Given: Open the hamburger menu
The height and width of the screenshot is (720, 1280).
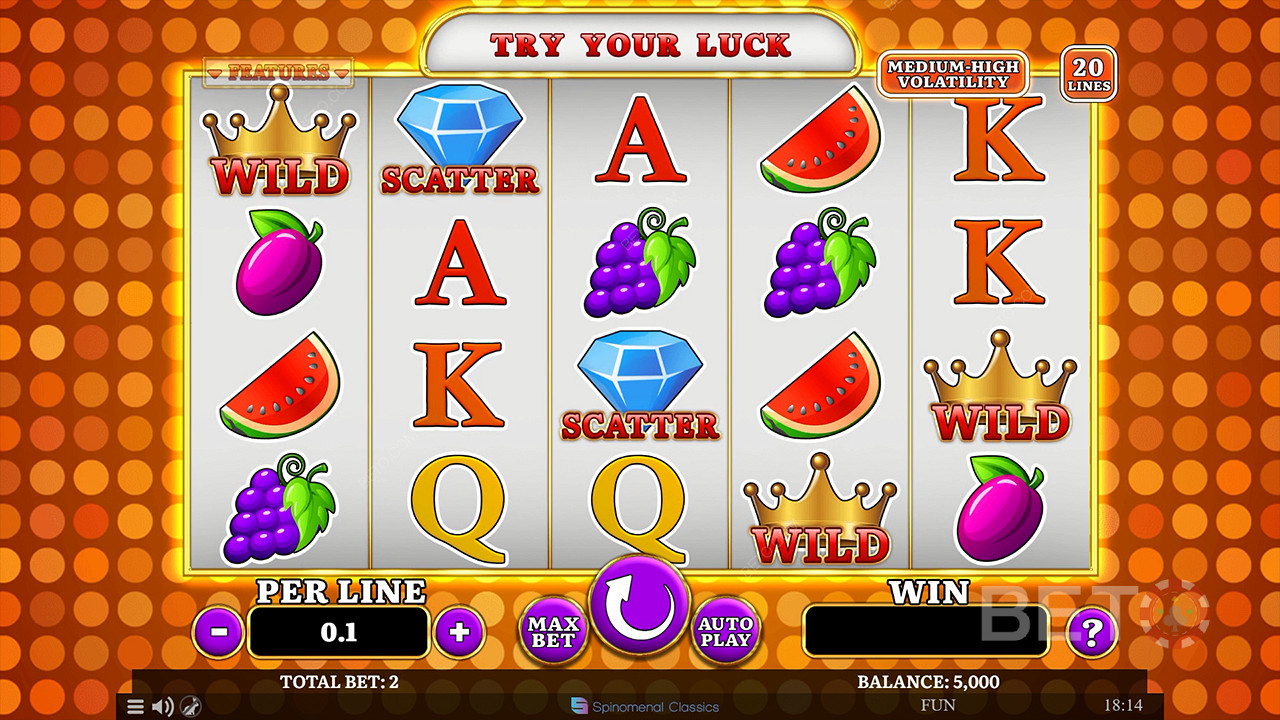Looking at the screenshot, I should click(136, 707).
